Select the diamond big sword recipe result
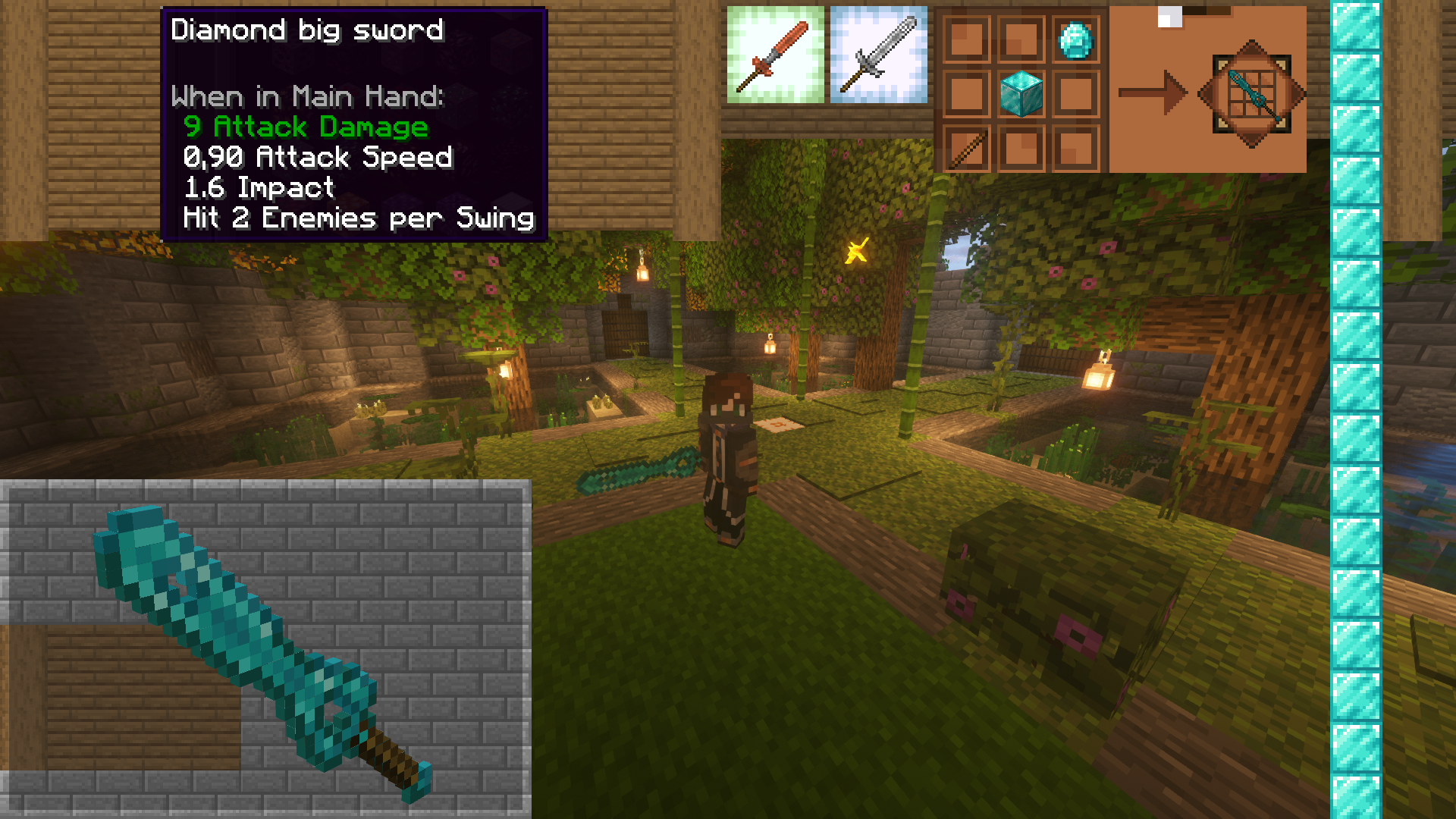Screen dimensions: 1456x819 click(1251, 95)
